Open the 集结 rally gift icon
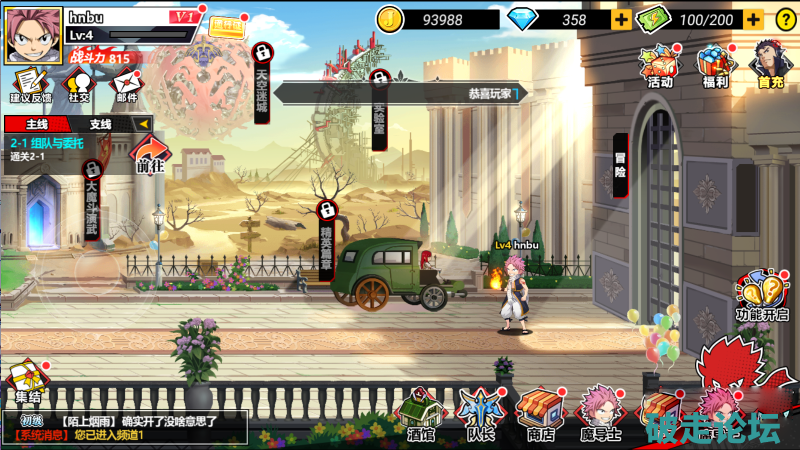Screen dimensions: 800x450 coord(26,385)
